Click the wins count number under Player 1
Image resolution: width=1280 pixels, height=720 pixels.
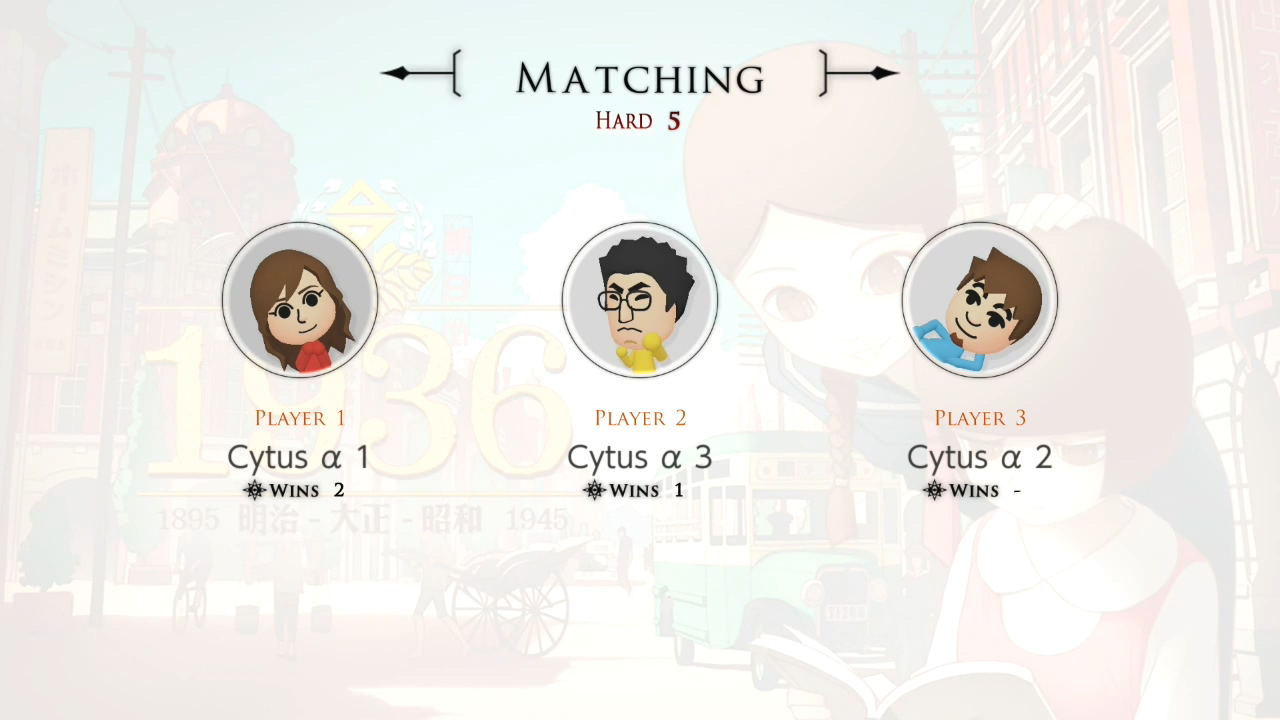tap(338, 490)
